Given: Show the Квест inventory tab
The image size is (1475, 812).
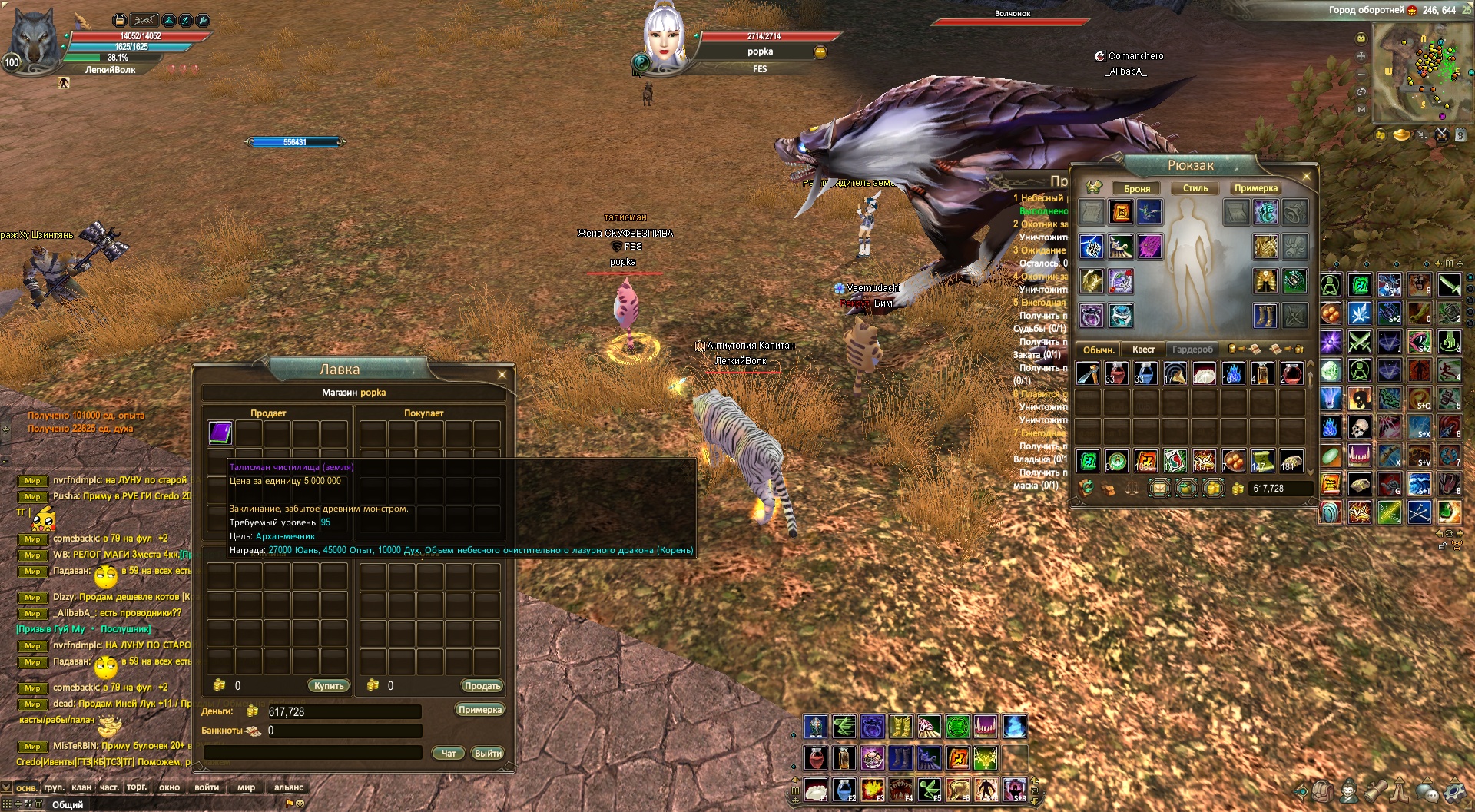Looking at the screenshot, I should coord(1143,350).
